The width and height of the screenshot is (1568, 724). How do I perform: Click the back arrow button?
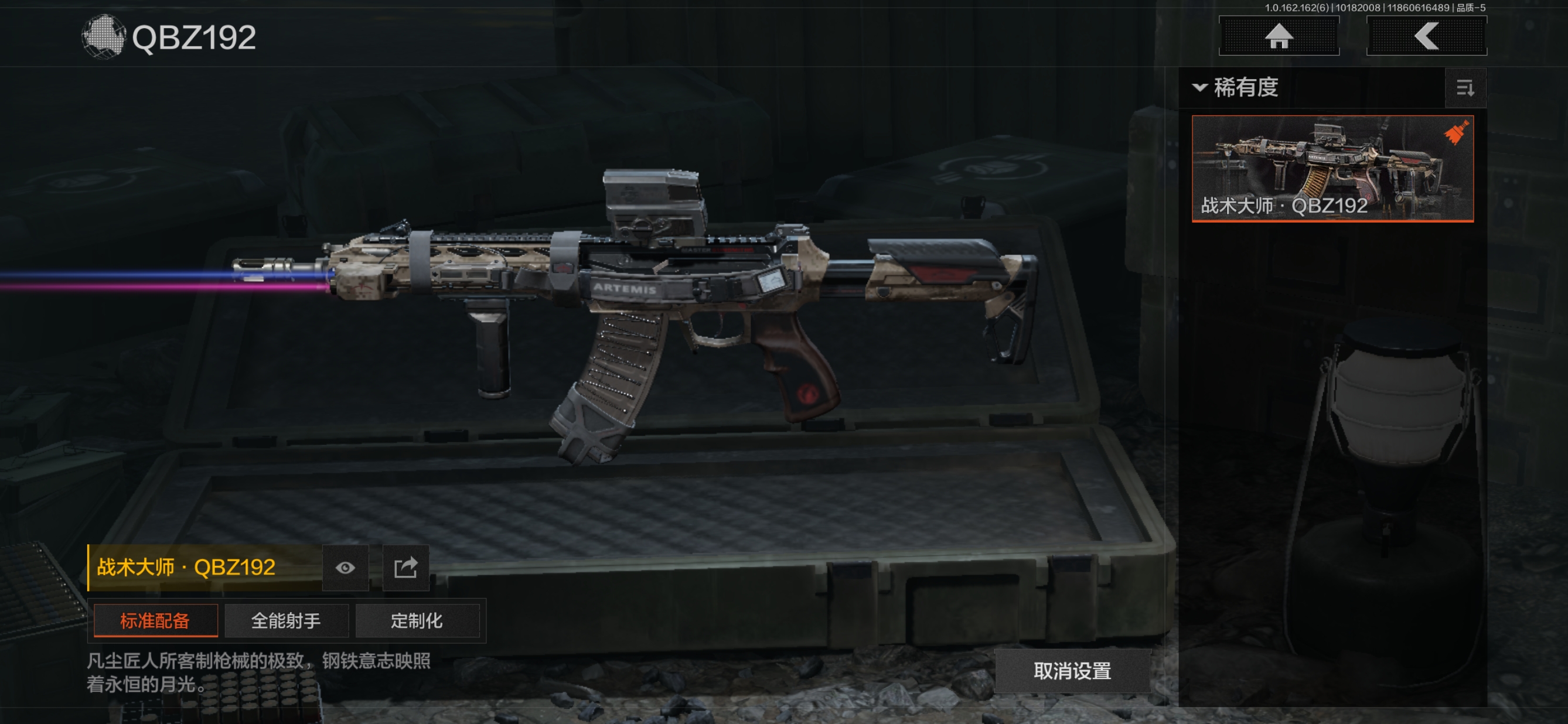(x=1426, y=36)
